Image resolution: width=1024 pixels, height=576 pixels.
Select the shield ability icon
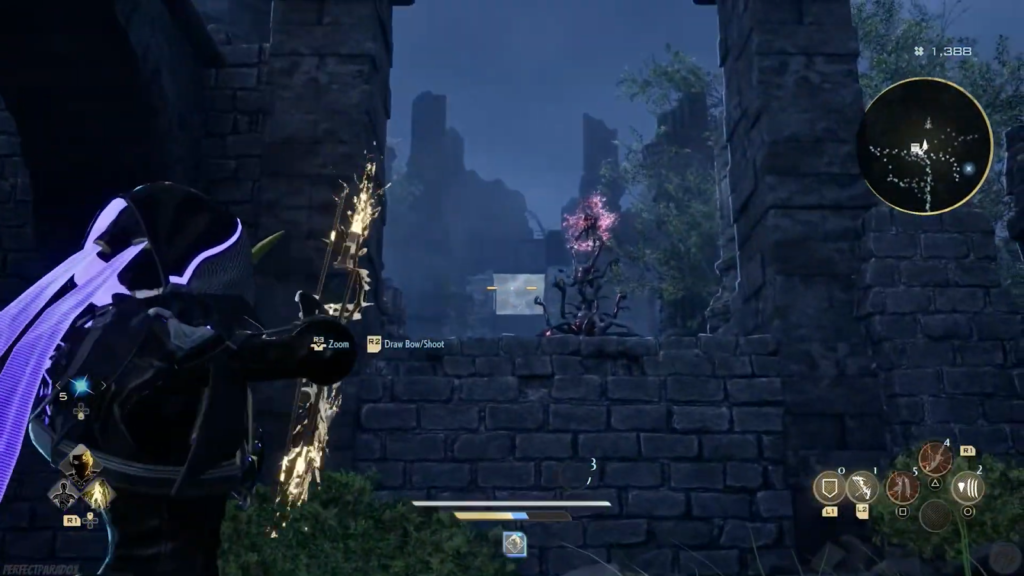click(x=829, y=487)
